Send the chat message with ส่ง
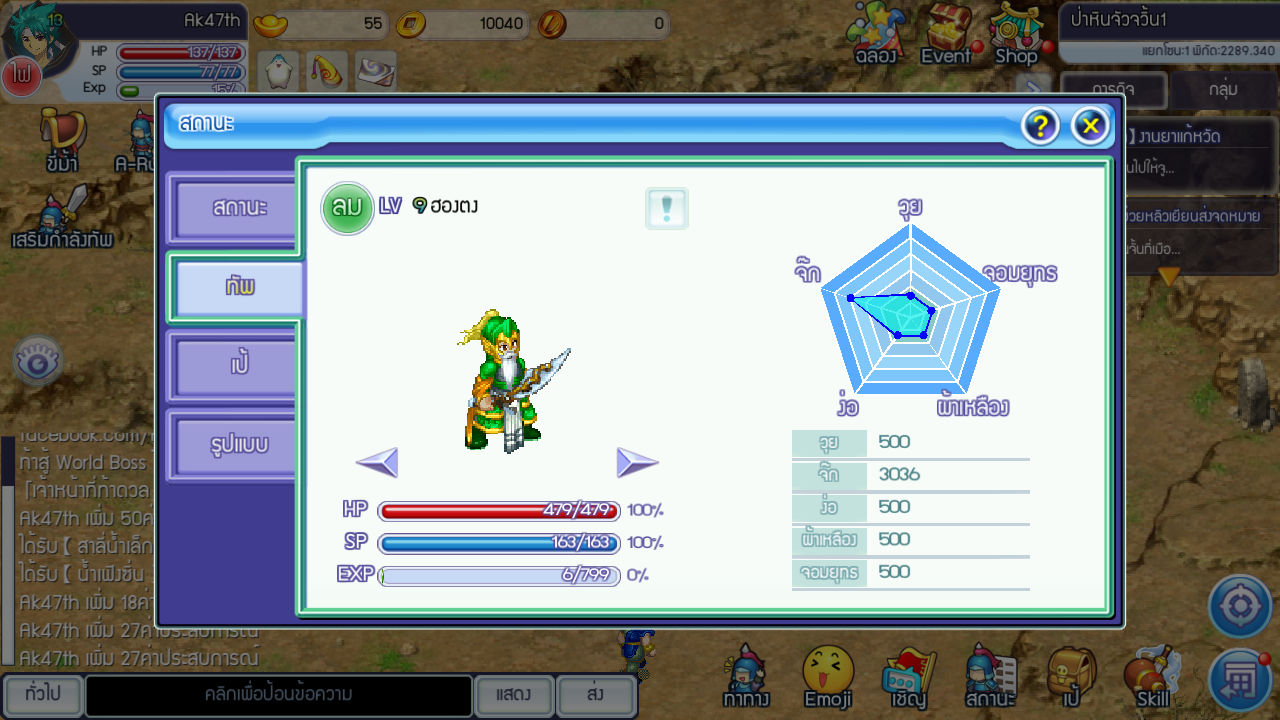 coord(595,695)
